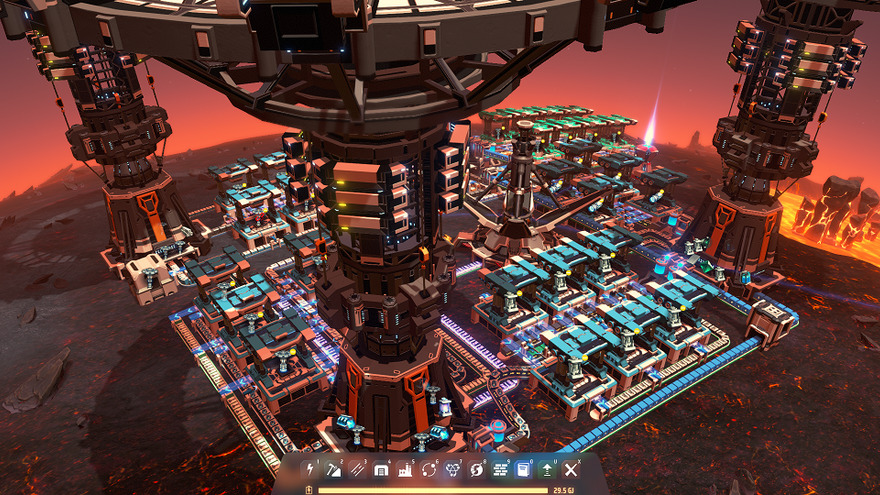Screen dimensions: 880x495
Task: Select the Dyson sphere swirl category
Action: coord(477,468)
